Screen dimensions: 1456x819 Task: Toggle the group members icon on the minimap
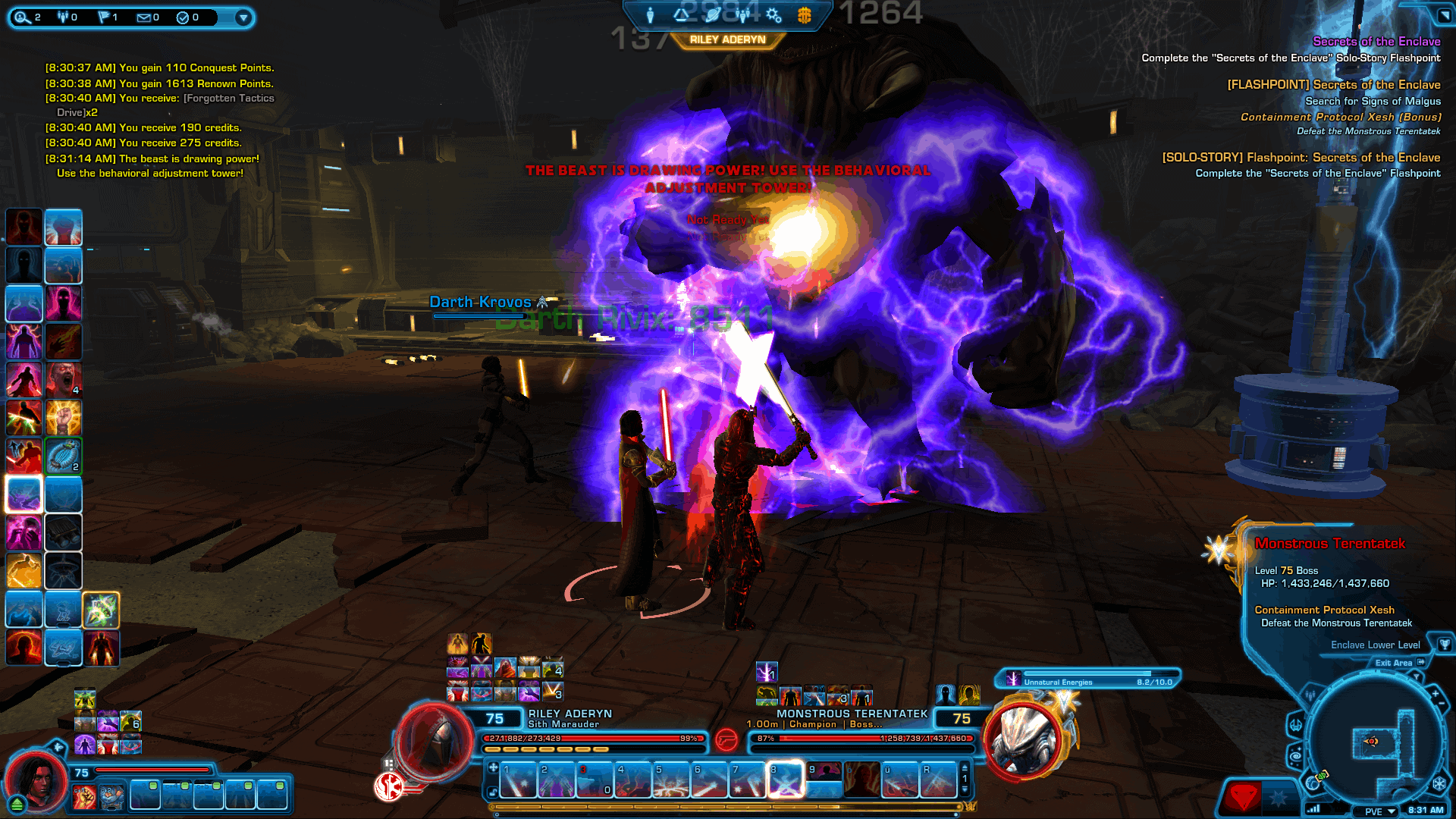coord(1310,694)
